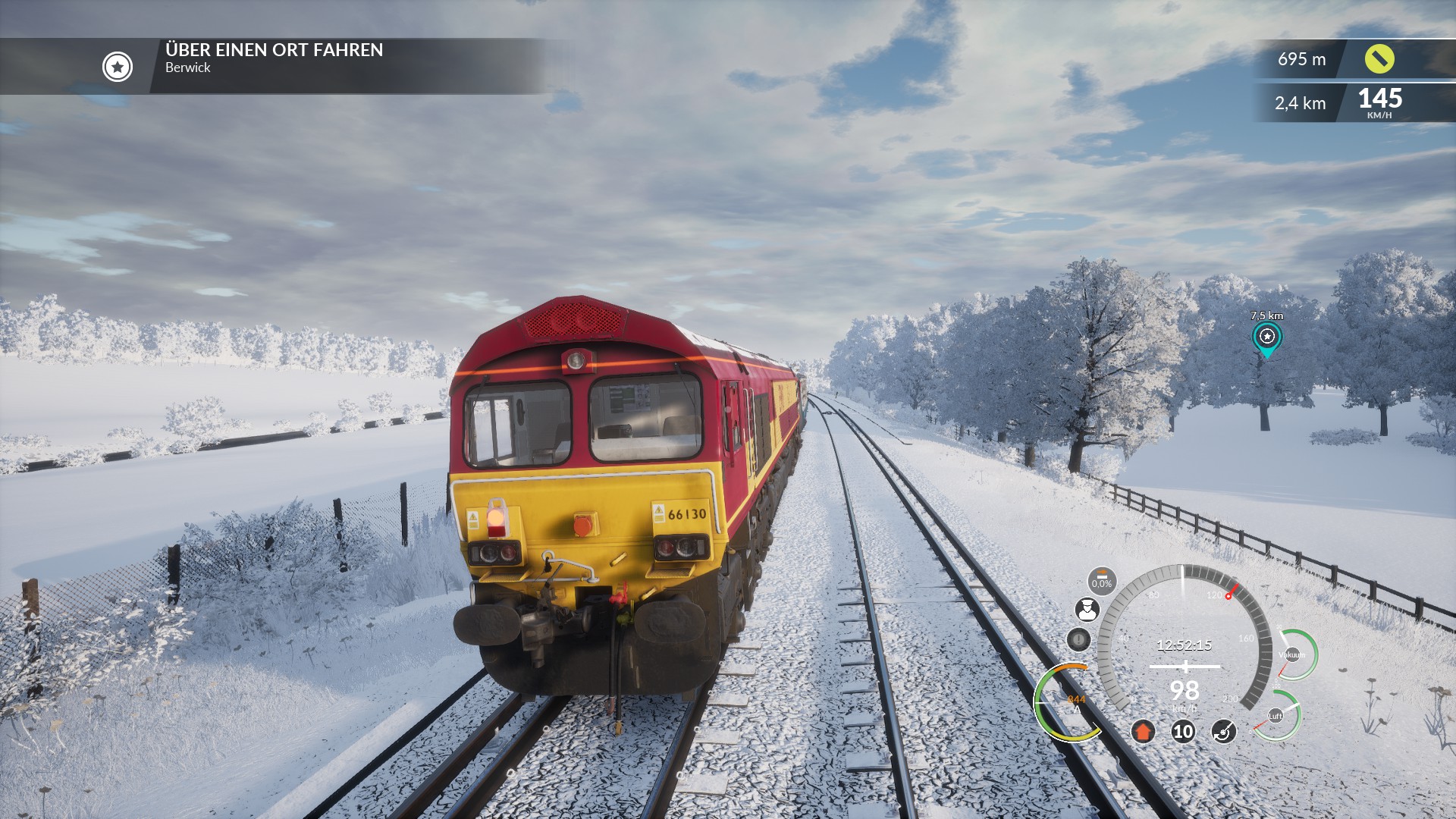Viewport: 1456px width, 819px height.
Task: Click the train driver icon
Action: click(1087, 610)
